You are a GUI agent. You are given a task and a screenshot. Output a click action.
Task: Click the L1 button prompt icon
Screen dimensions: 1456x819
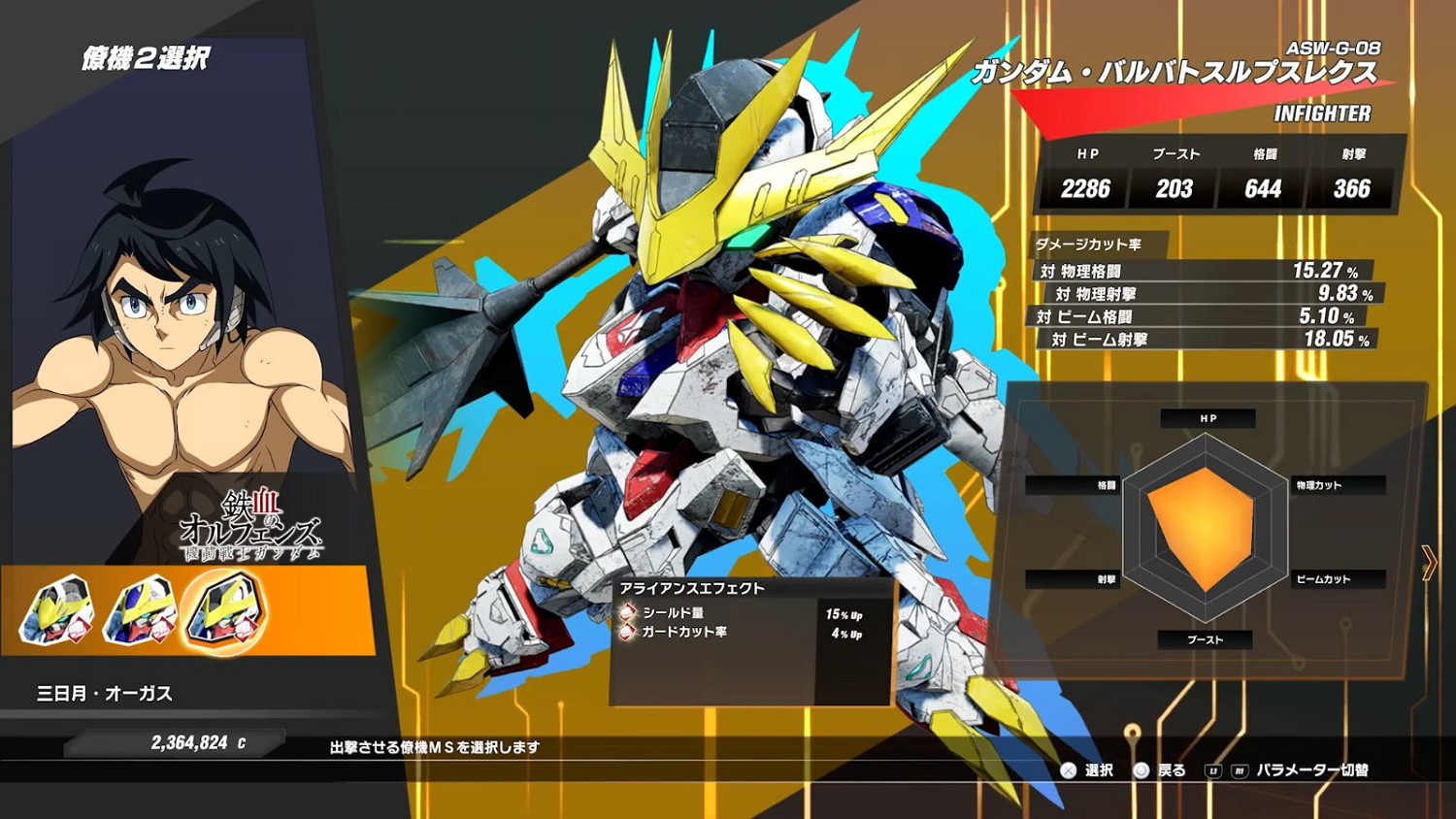click(1212, 769)
